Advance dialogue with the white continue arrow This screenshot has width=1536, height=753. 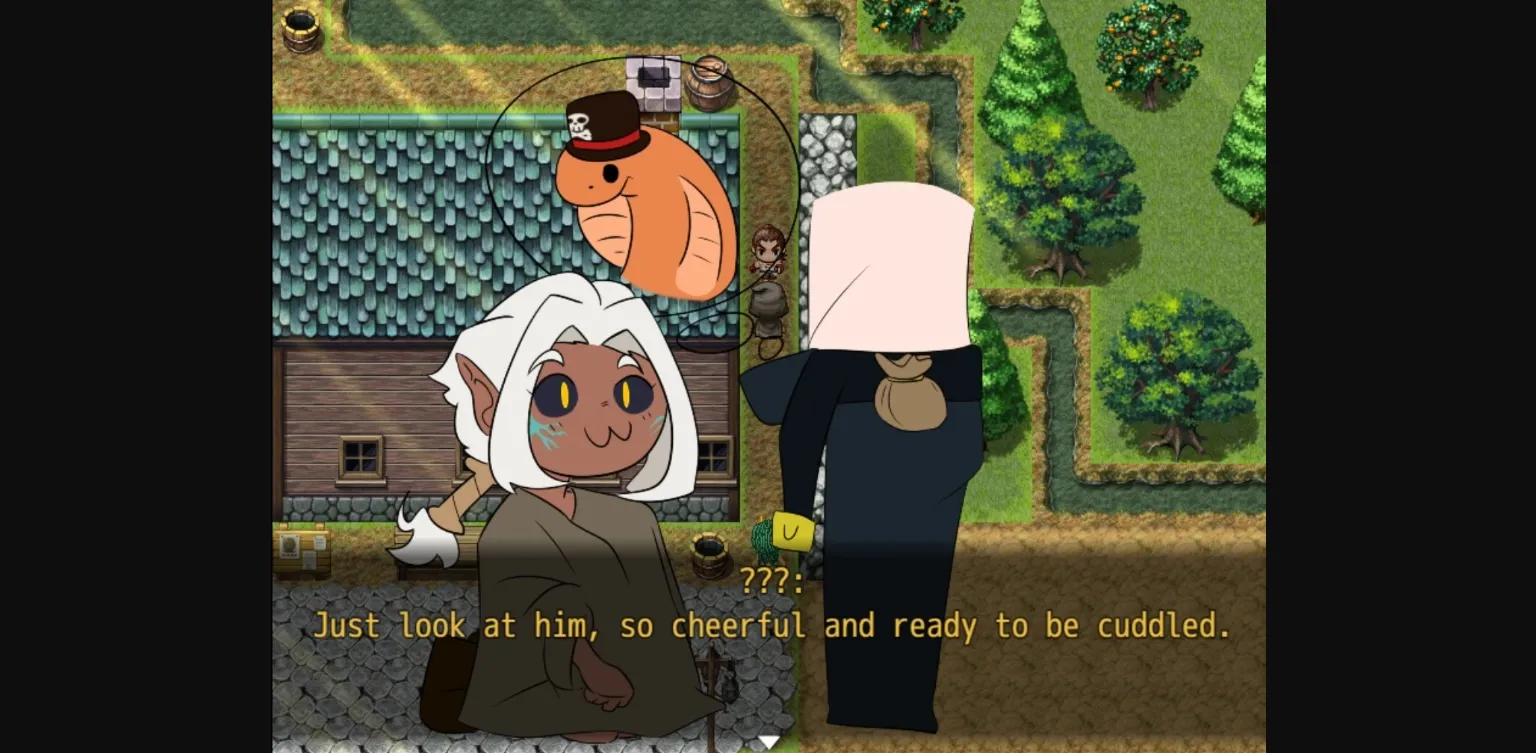tap(768, 740)
